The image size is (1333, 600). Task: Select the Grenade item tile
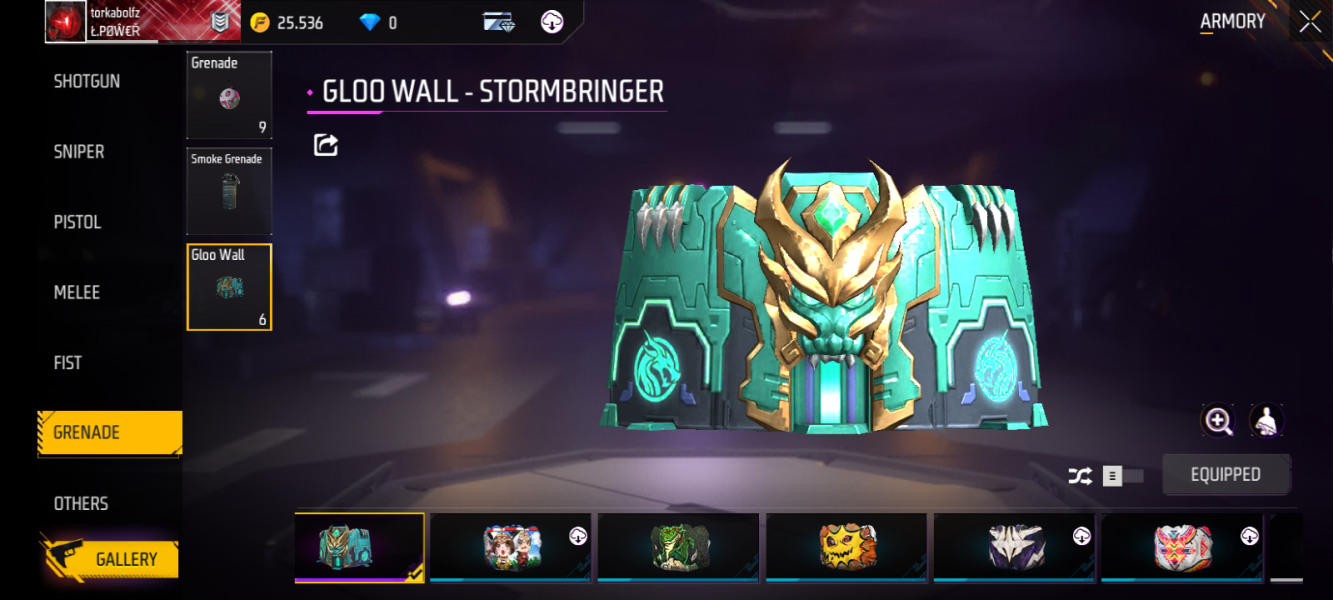[229, 95]
